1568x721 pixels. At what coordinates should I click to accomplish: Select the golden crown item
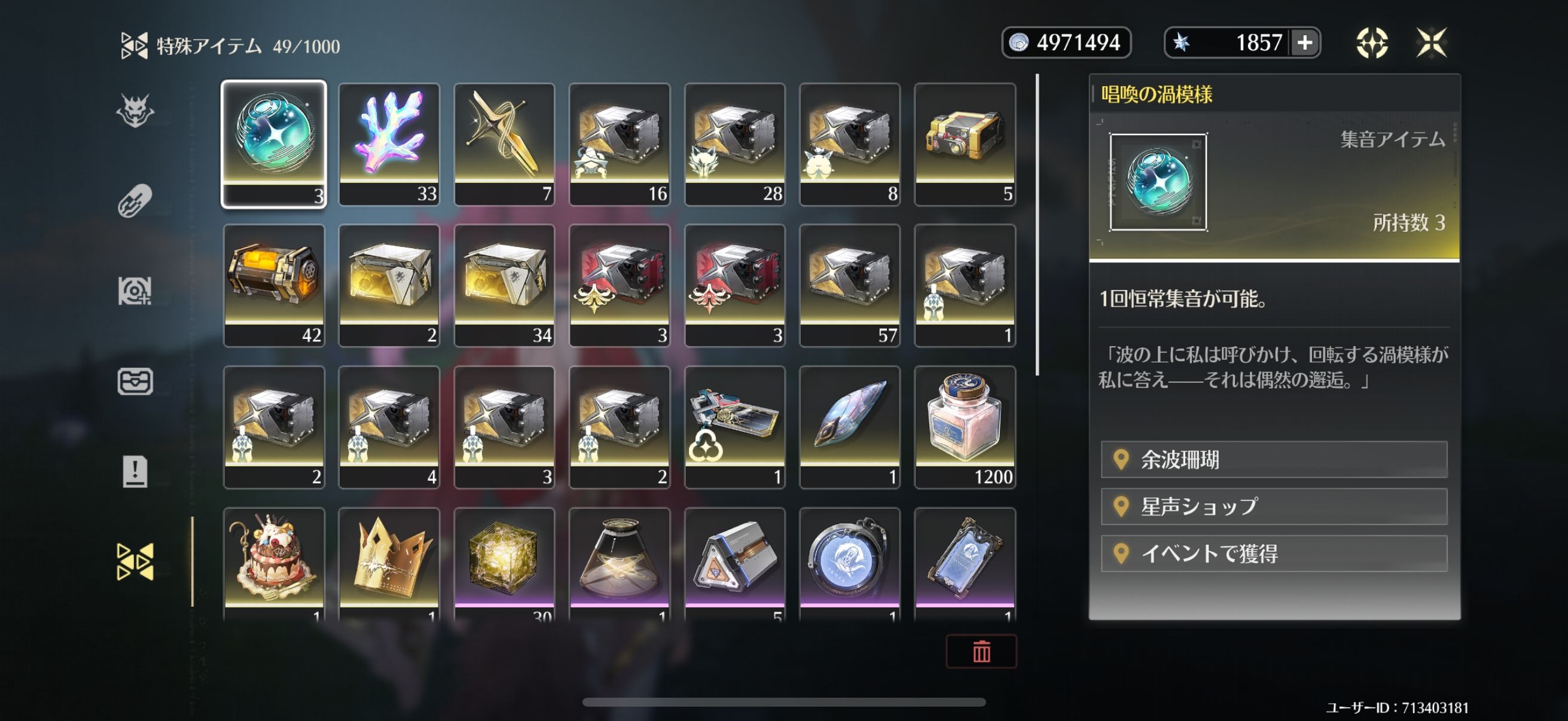tap(389, 563)
